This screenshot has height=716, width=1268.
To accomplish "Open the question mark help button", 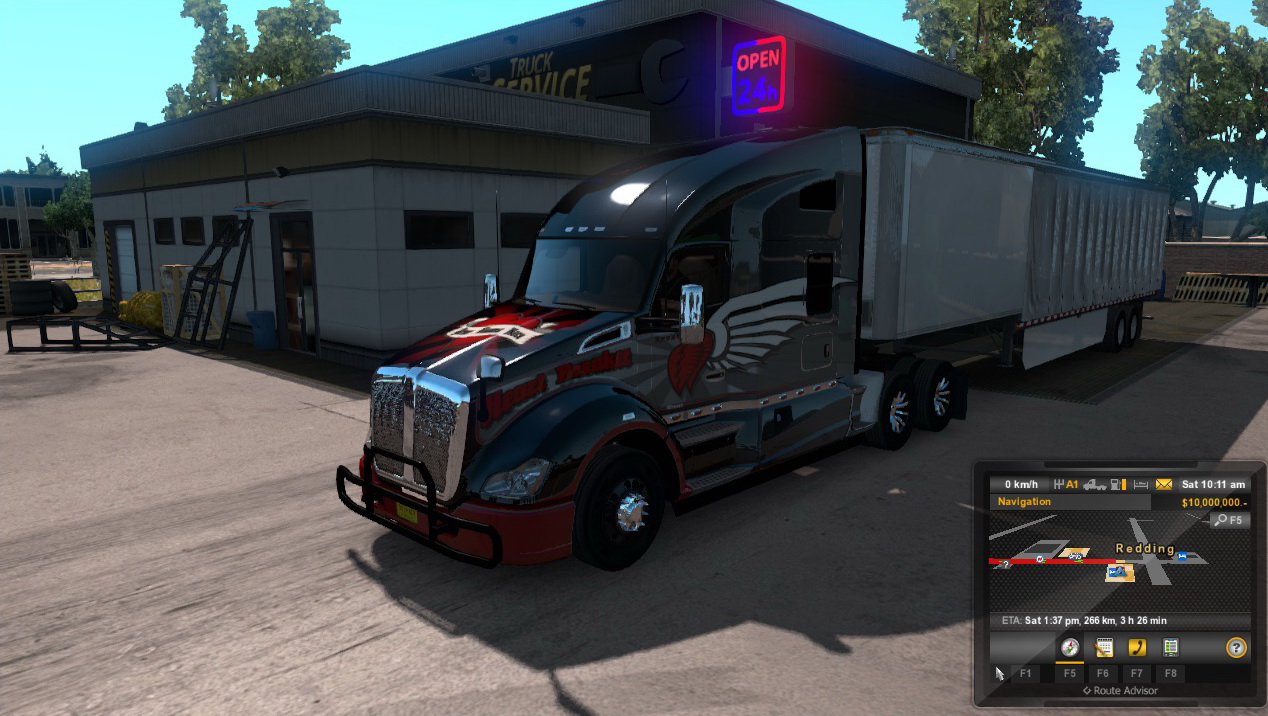I will click(x=1236, y=648).
